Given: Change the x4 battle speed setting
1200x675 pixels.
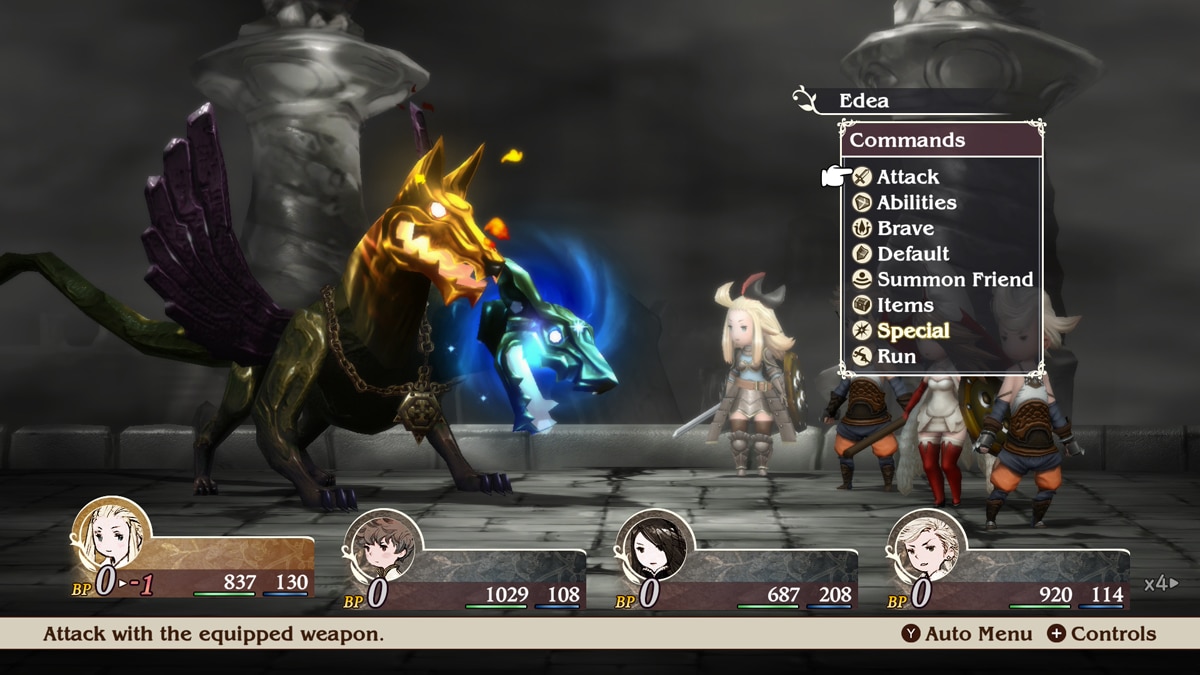Looking at the screenshot, I should (x=1161, y=584).
